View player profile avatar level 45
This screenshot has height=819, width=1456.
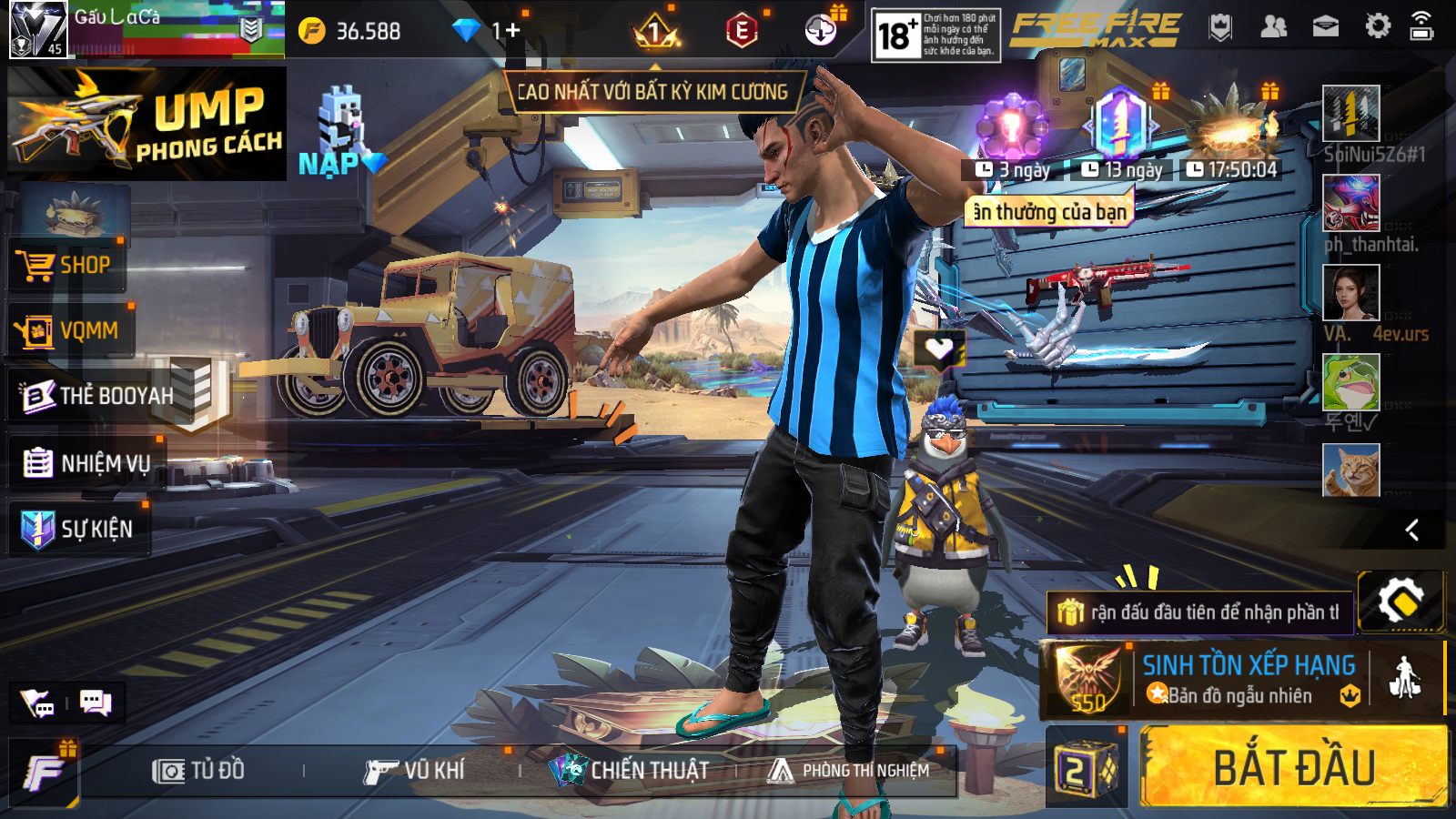(38, 30)
